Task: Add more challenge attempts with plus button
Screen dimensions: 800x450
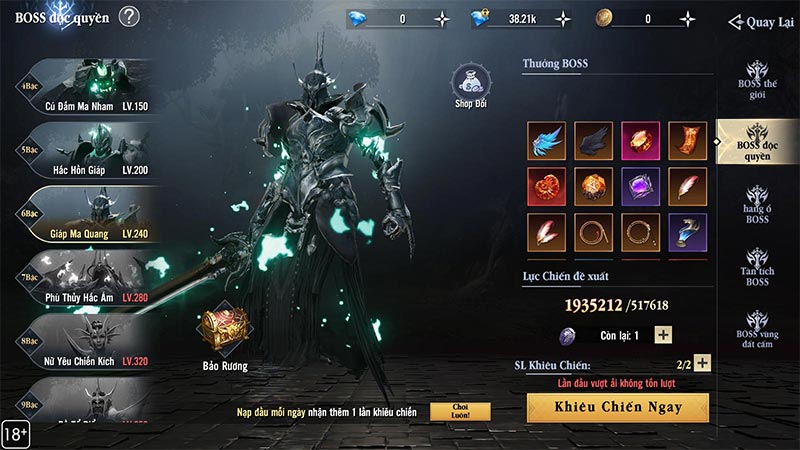Action: pyautogui.click(x=702, y=364)
